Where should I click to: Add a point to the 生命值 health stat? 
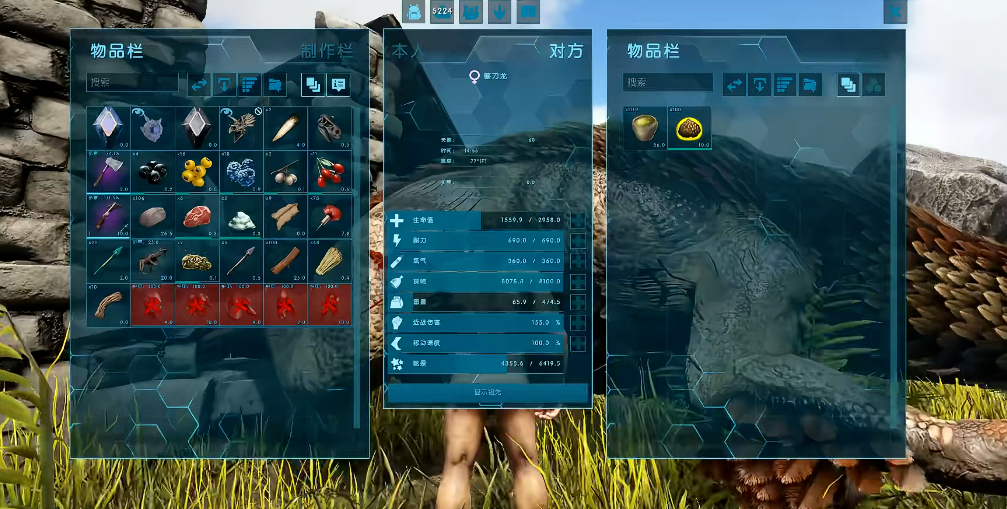577,220
